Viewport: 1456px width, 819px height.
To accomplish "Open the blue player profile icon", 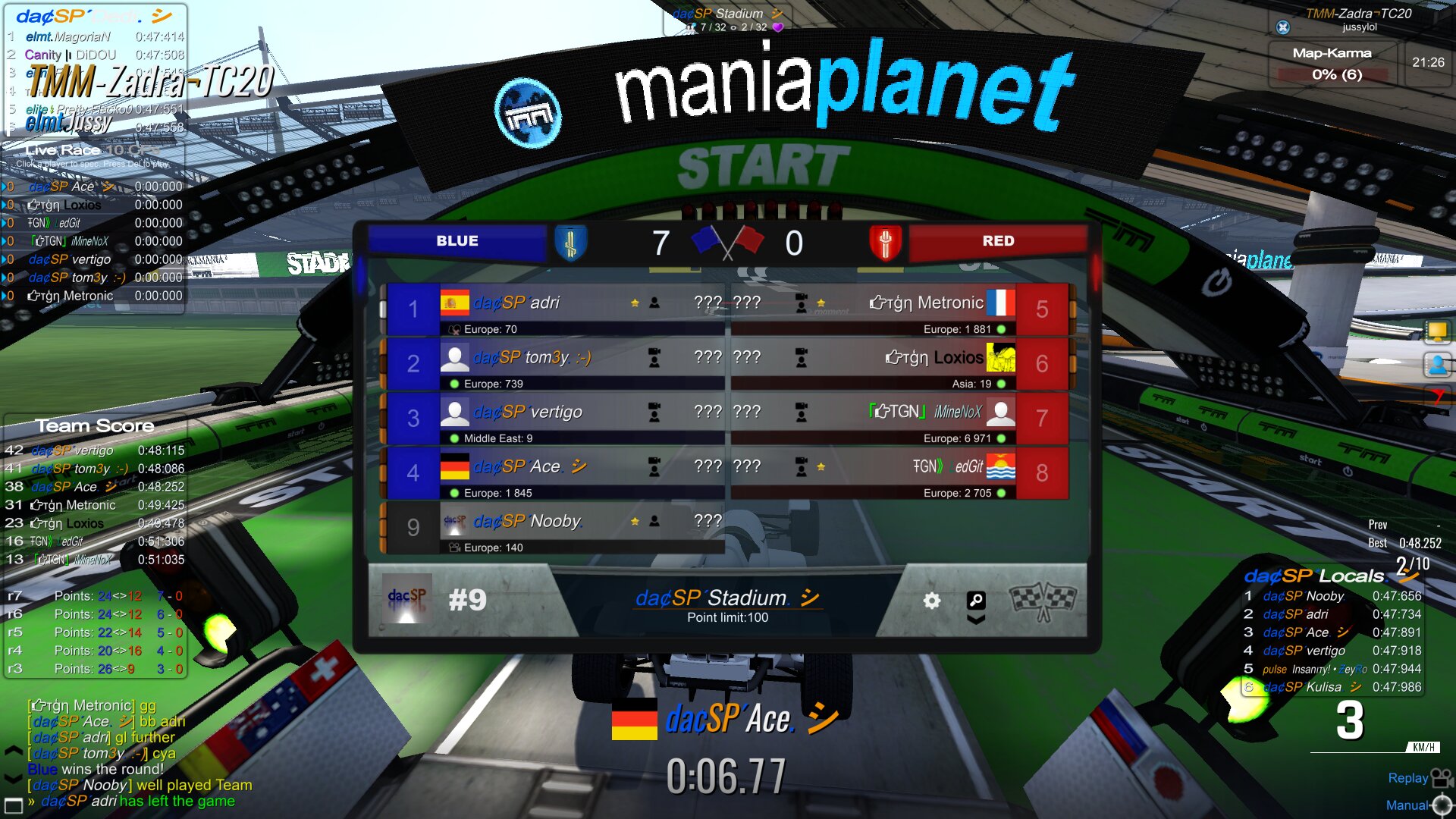I will [1437, 365].
